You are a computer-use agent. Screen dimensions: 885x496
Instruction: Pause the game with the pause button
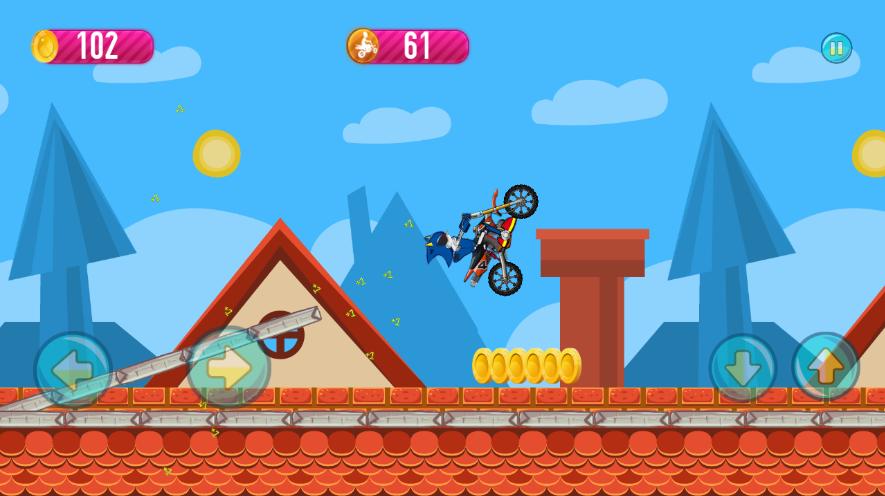[836, 48]
